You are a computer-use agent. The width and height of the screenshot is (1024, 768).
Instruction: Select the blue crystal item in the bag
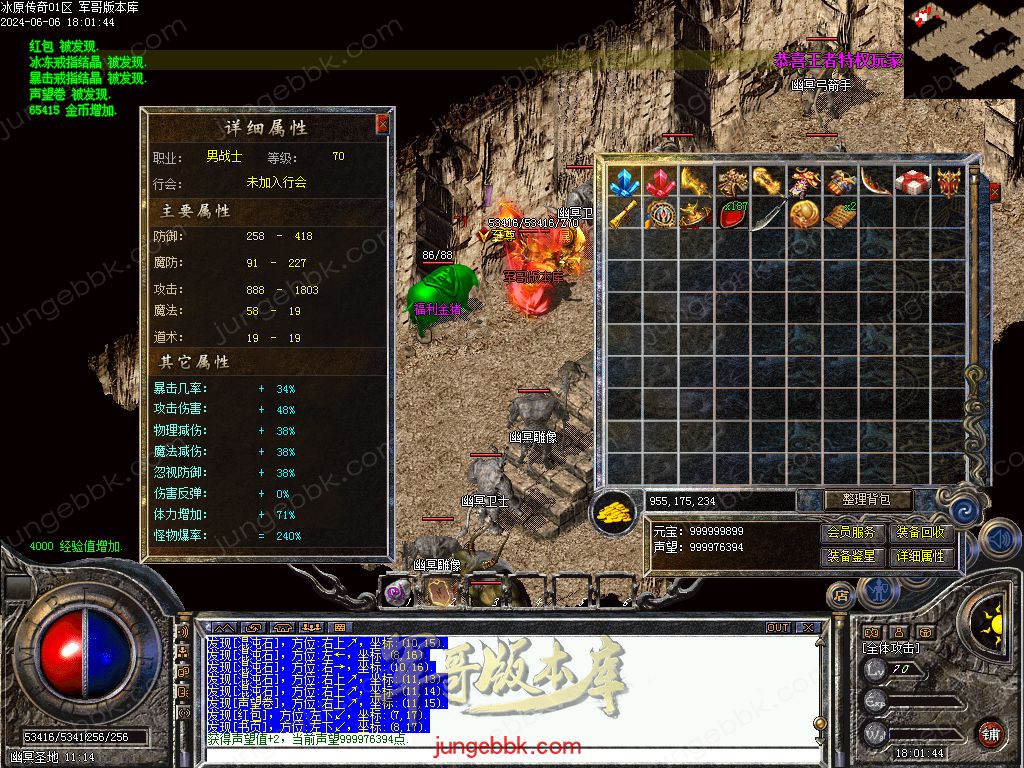click(x=625, y=182)
